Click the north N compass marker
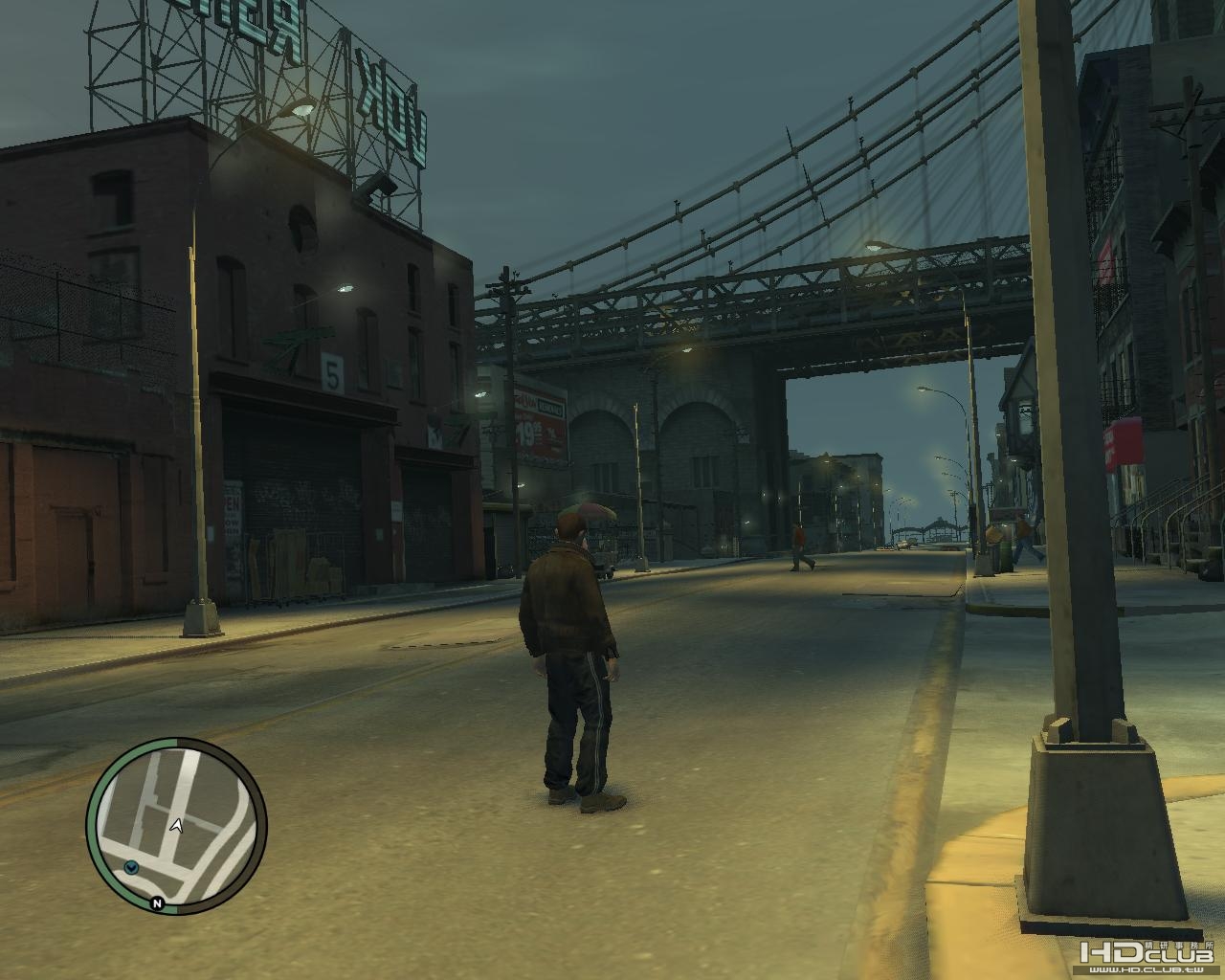The image size is (1225, 980). point(156,902)
